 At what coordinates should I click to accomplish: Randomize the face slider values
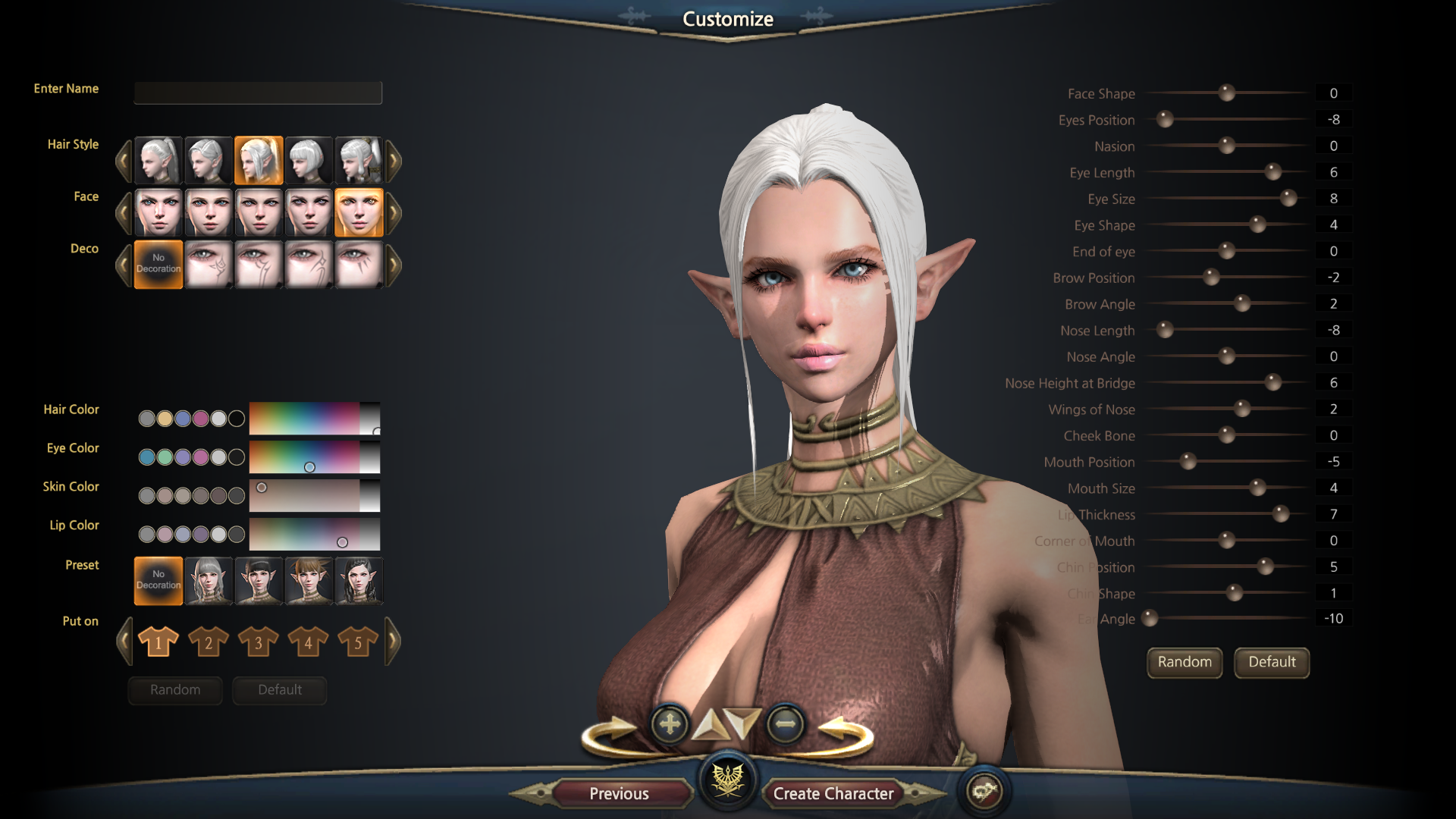(x=1184, y=662)
